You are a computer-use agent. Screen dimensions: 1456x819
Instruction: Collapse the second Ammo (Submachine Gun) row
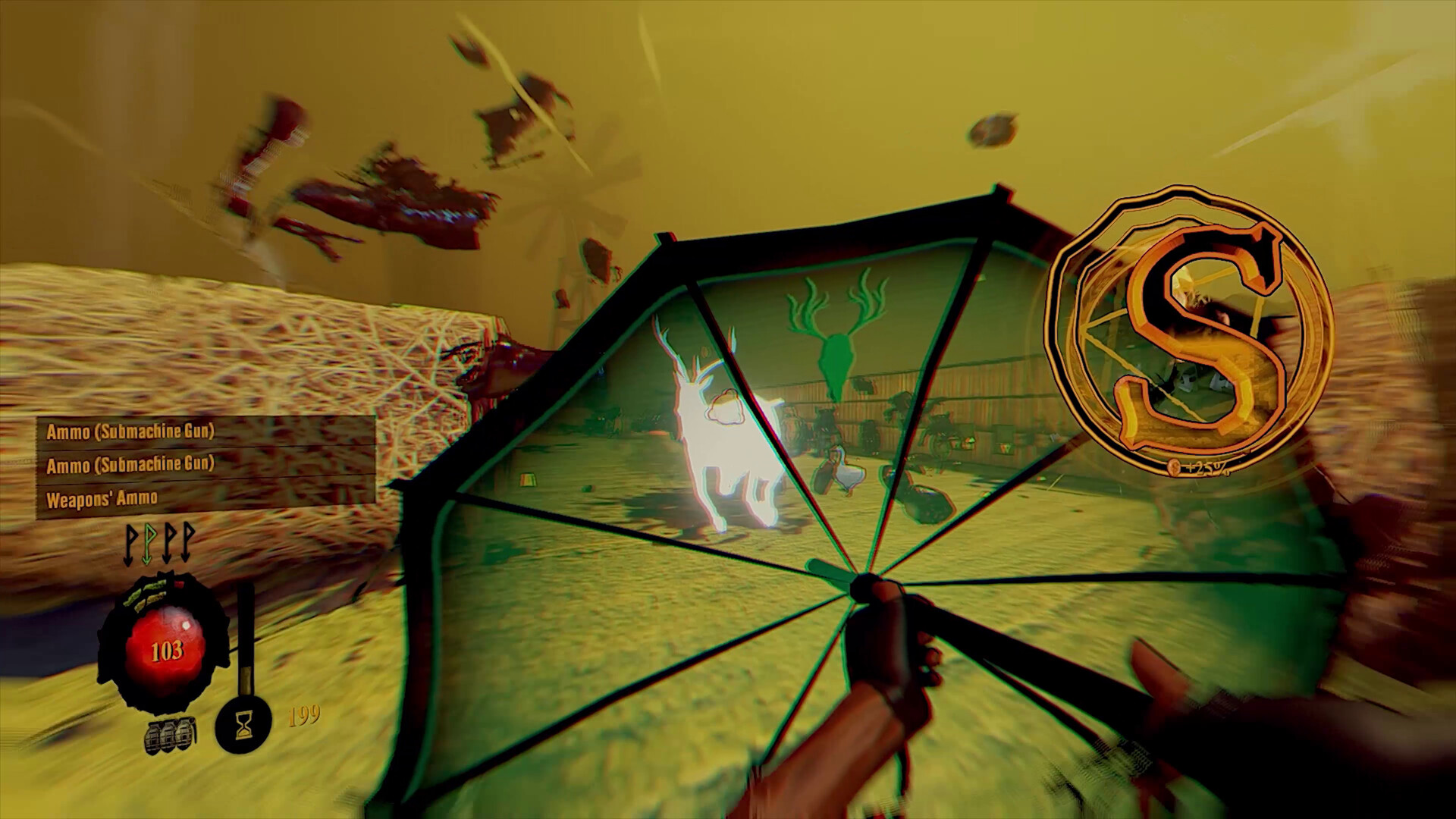[x=133, y=464]
